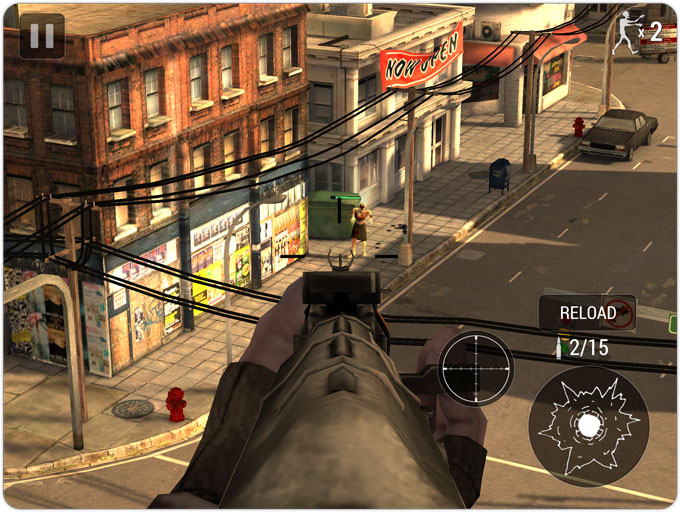Screen dimensions: 680x512
Task: Pause the game
Action: (x=42, y=36)
